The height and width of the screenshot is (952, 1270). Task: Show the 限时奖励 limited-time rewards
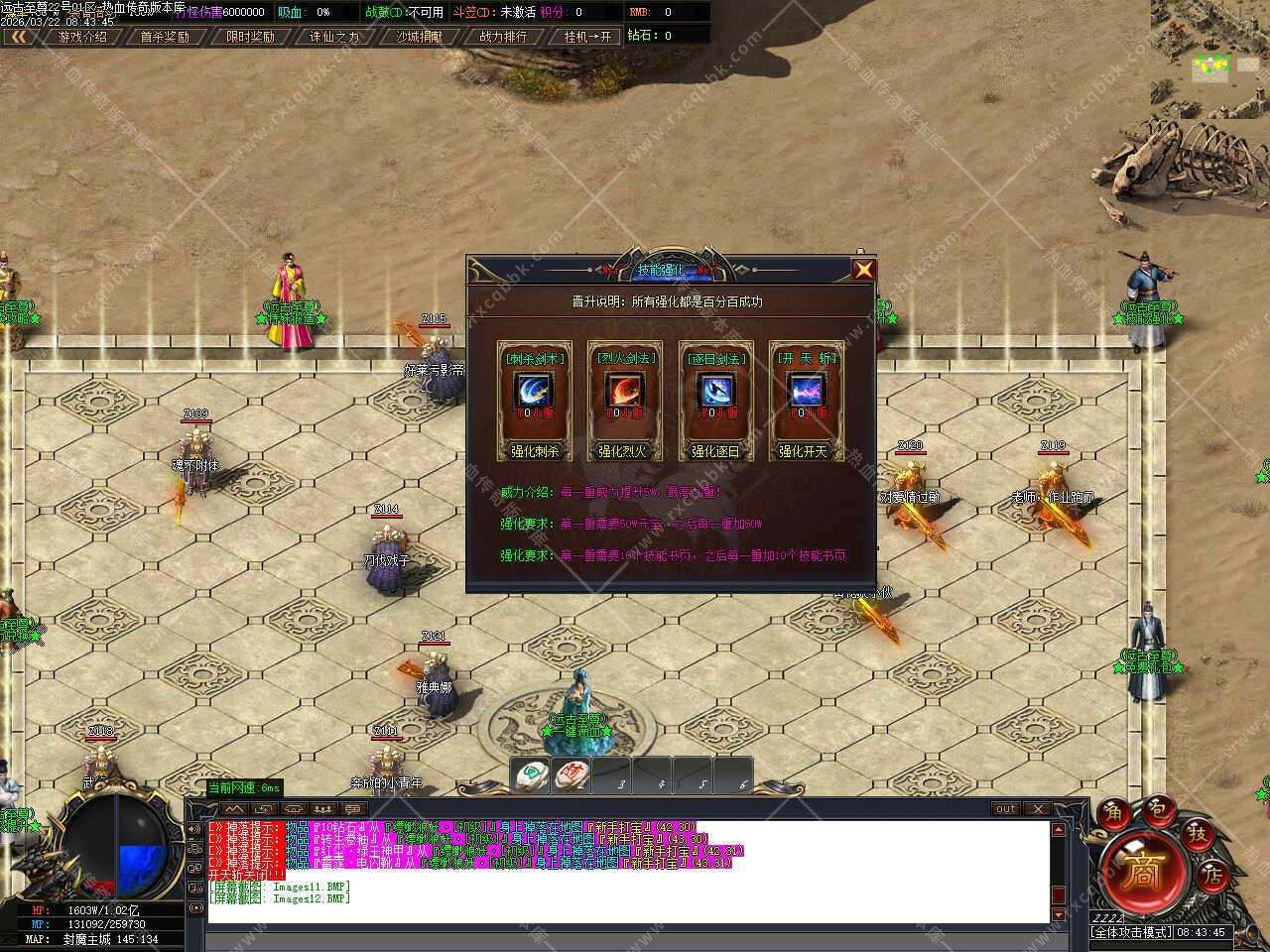click(250, 37)
